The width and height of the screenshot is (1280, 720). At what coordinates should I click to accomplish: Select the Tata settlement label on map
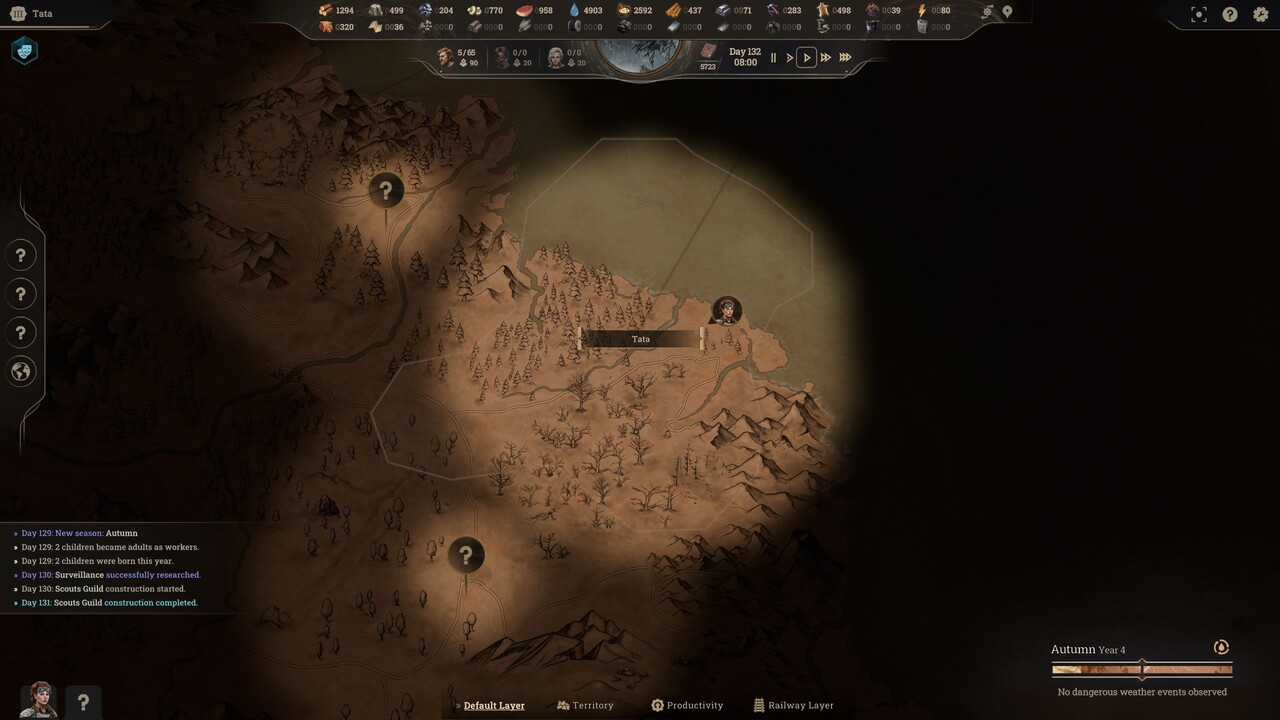(x=641, y=339)
